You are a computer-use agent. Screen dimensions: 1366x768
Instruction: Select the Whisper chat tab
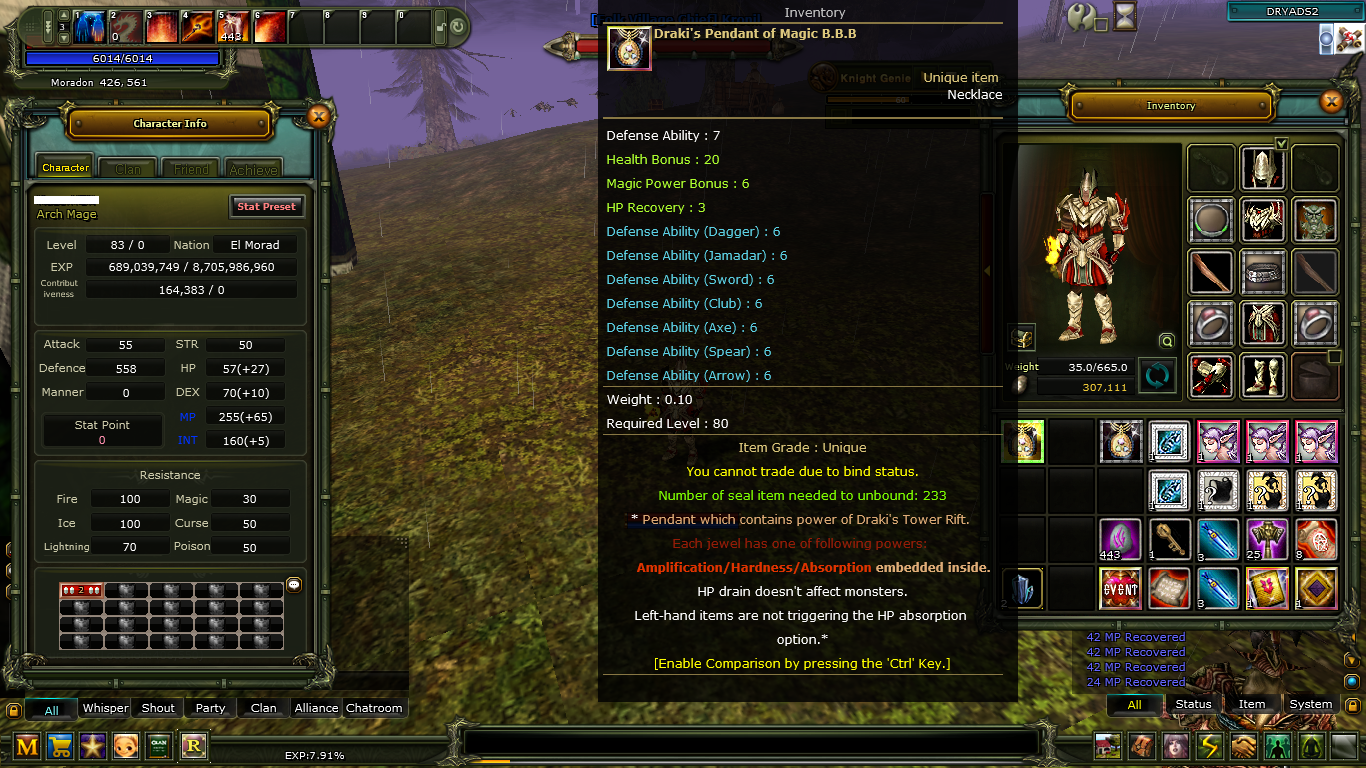click(x=104, y=707)
